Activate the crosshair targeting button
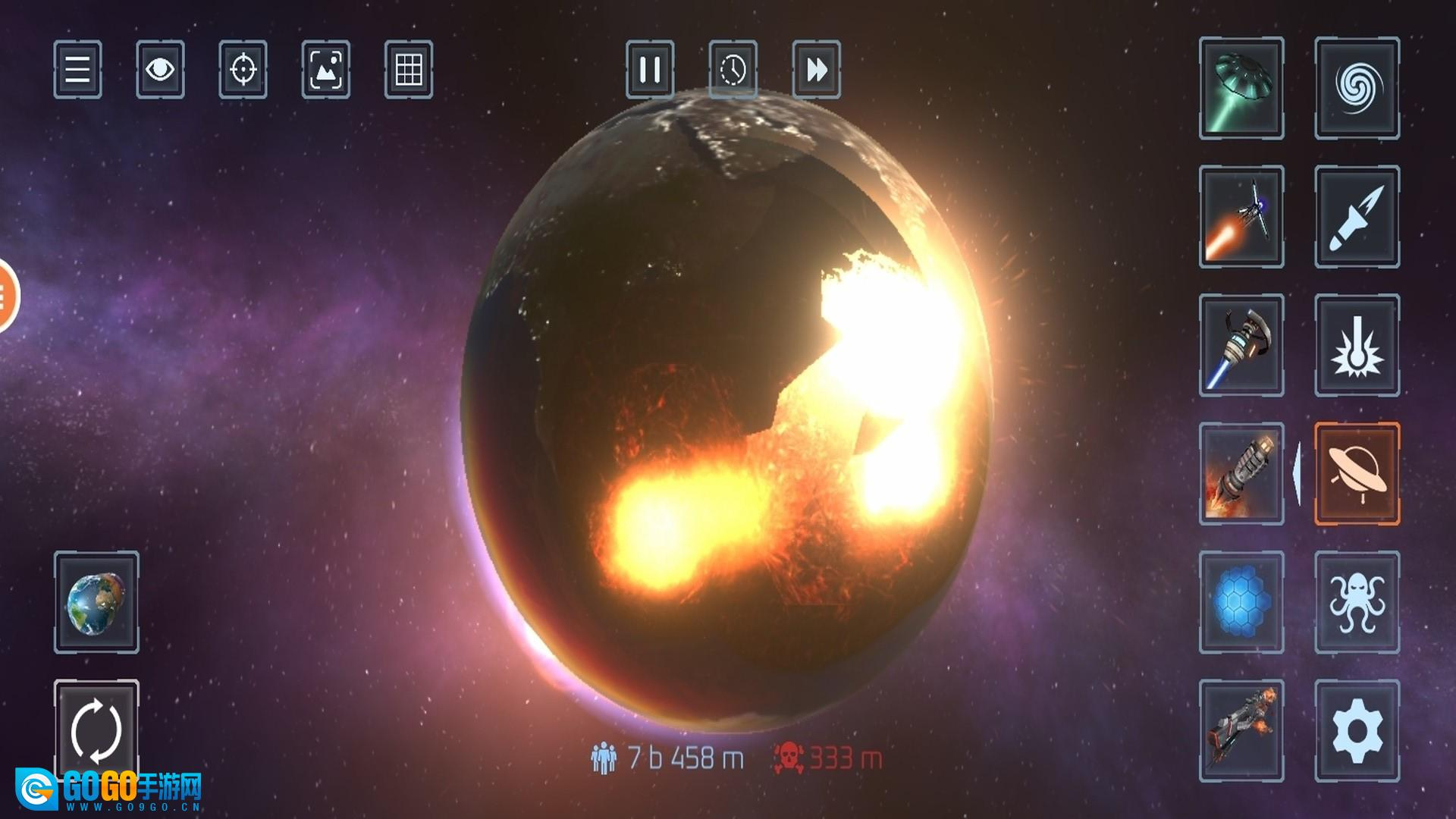Viewport: 1456px width, 819px height. click(x=243, y=70)
